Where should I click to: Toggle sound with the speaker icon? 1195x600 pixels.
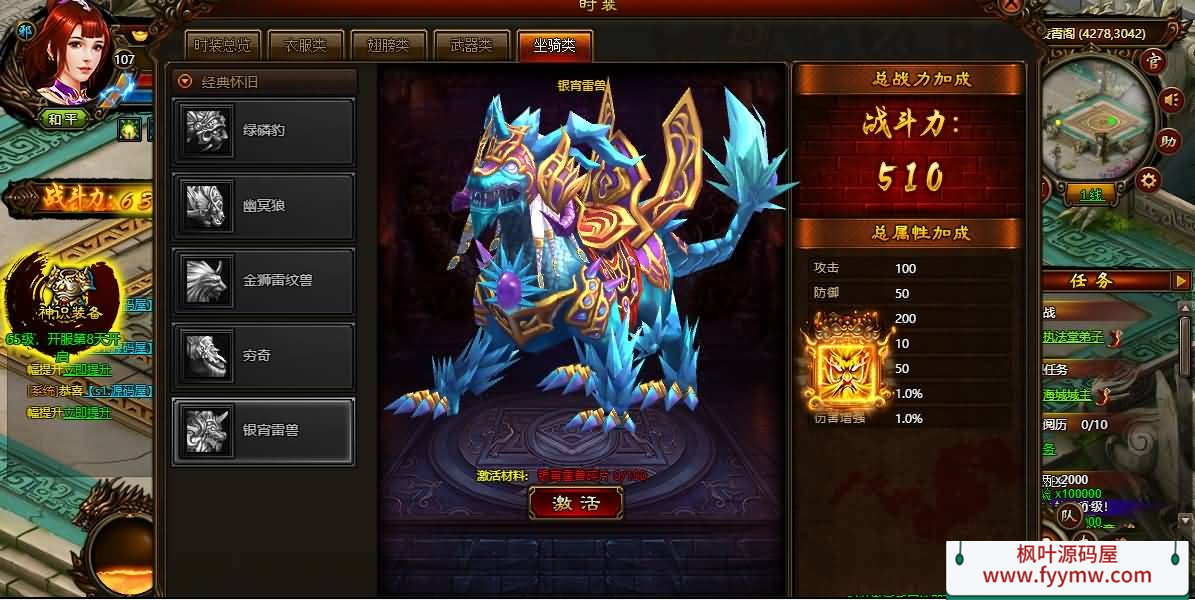click(1170, 99)
